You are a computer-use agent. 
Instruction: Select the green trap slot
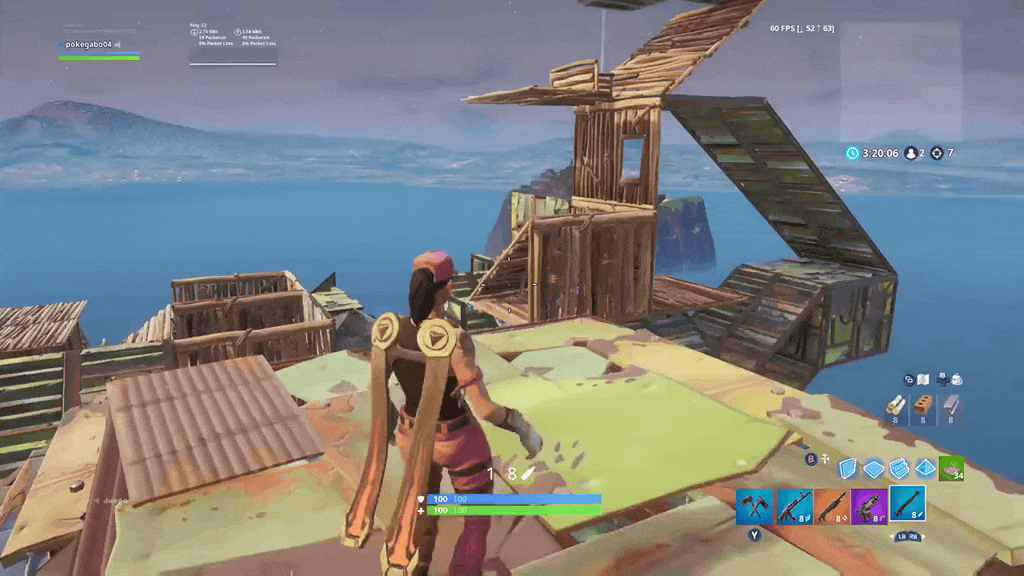[951, 467]
